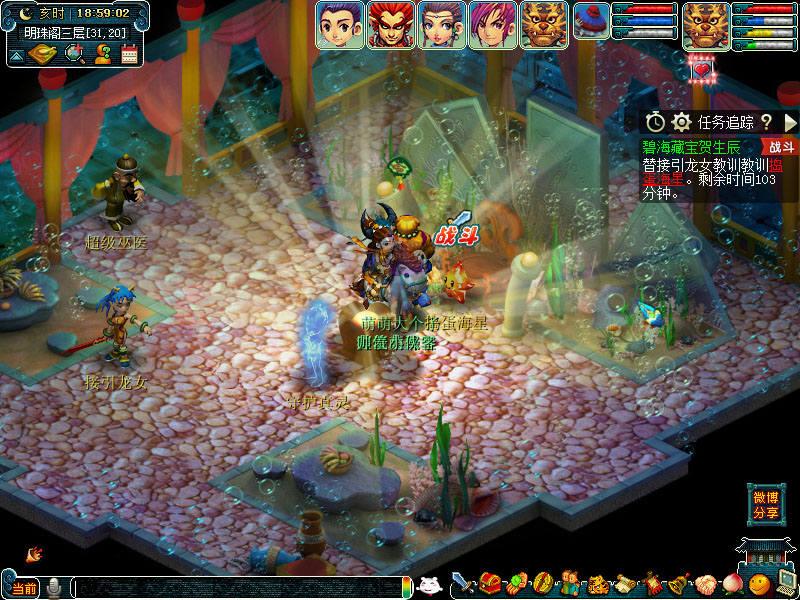Select the red-maned beast party portrait
The image size is (800, 600).
(391, 24)
